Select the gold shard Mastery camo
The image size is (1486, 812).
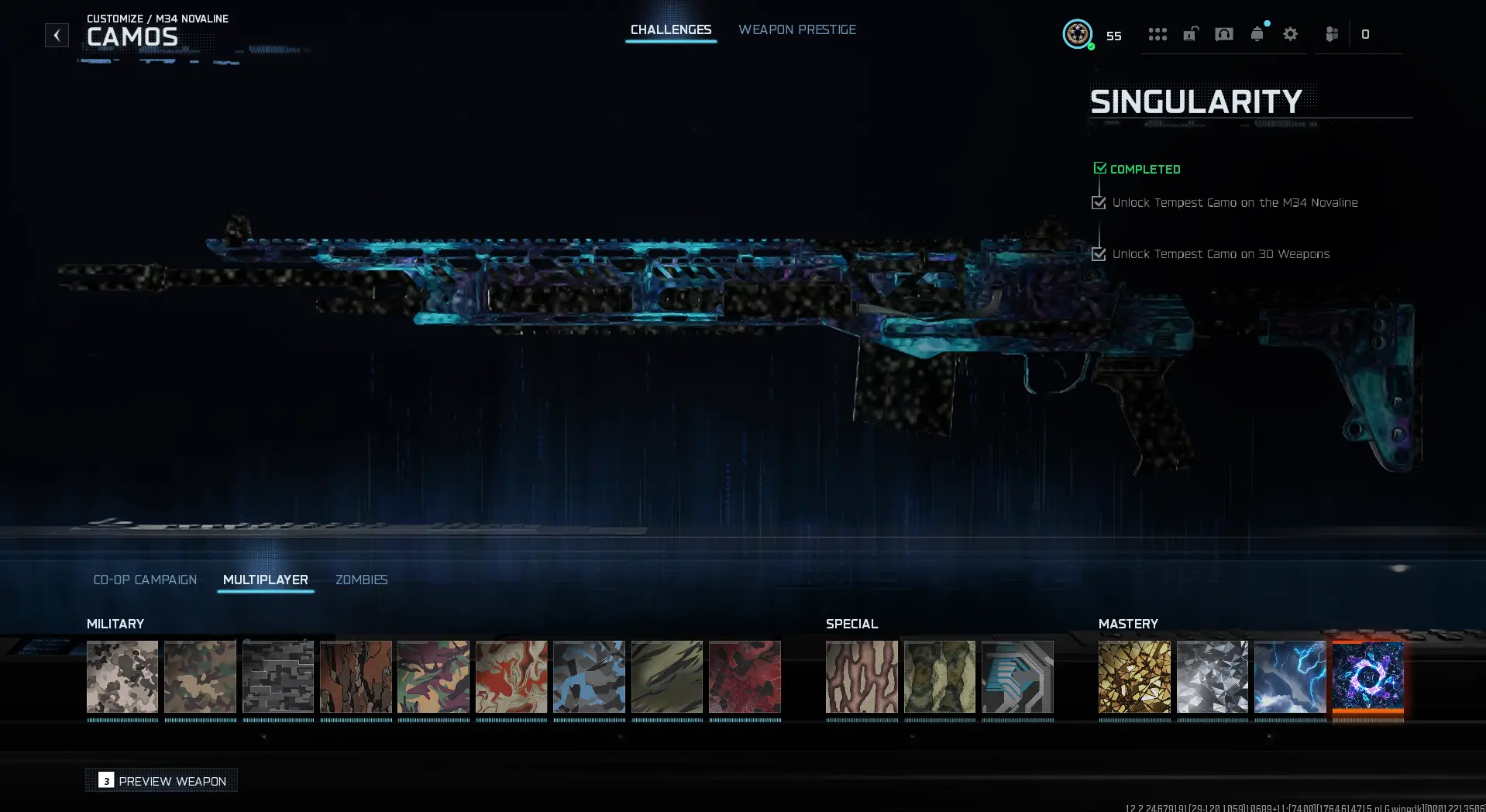(1134, 677)
